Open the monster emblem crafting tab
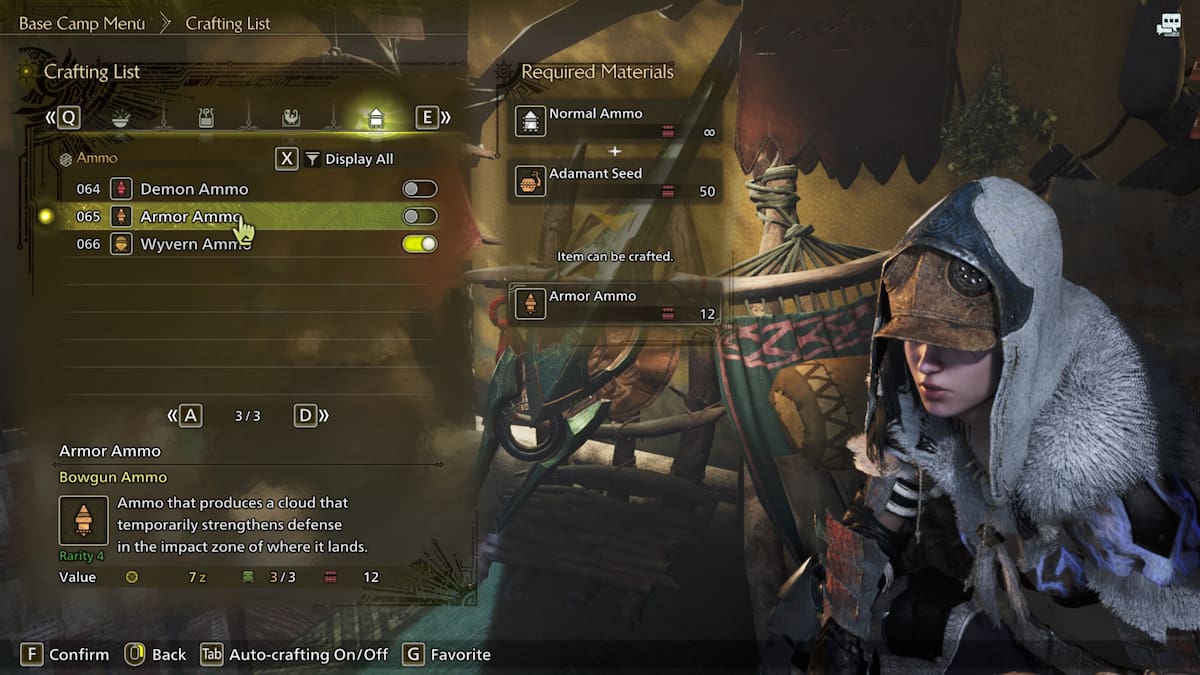 click(290, 119)
